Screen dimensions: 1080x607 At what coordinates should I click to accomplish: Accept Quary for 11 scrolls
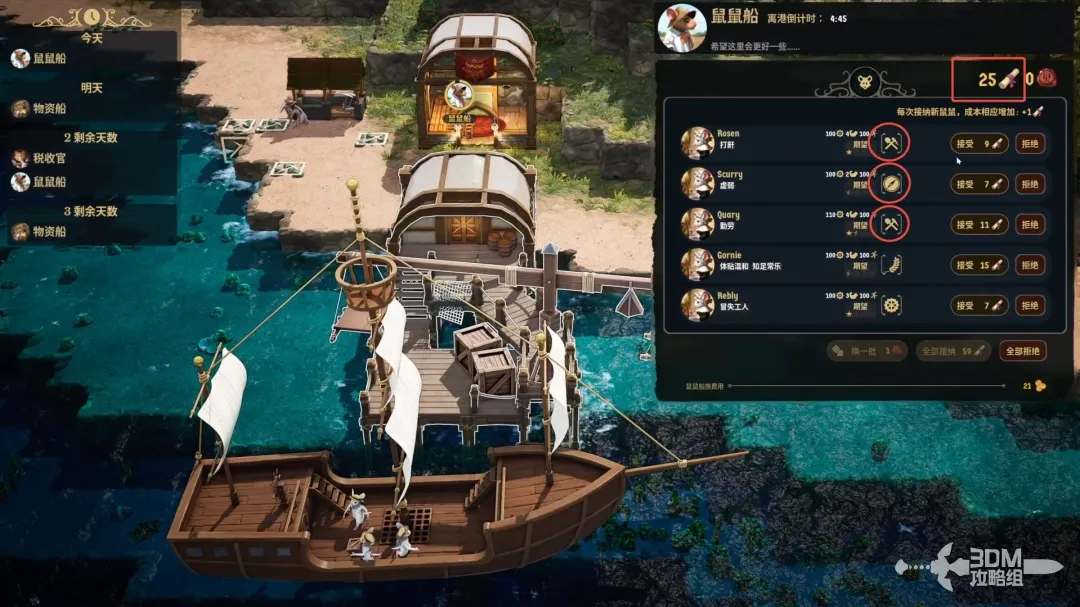click(x=974, y=225)
